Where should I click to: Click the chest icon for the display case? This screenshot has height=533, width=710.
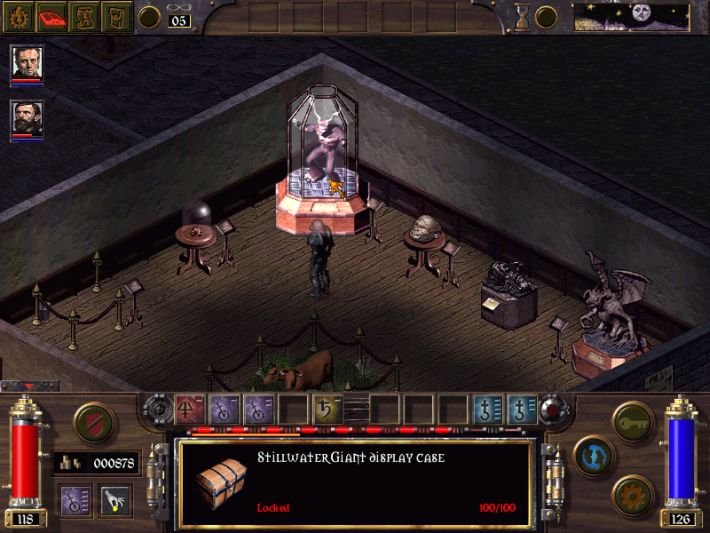click(221, 483)
